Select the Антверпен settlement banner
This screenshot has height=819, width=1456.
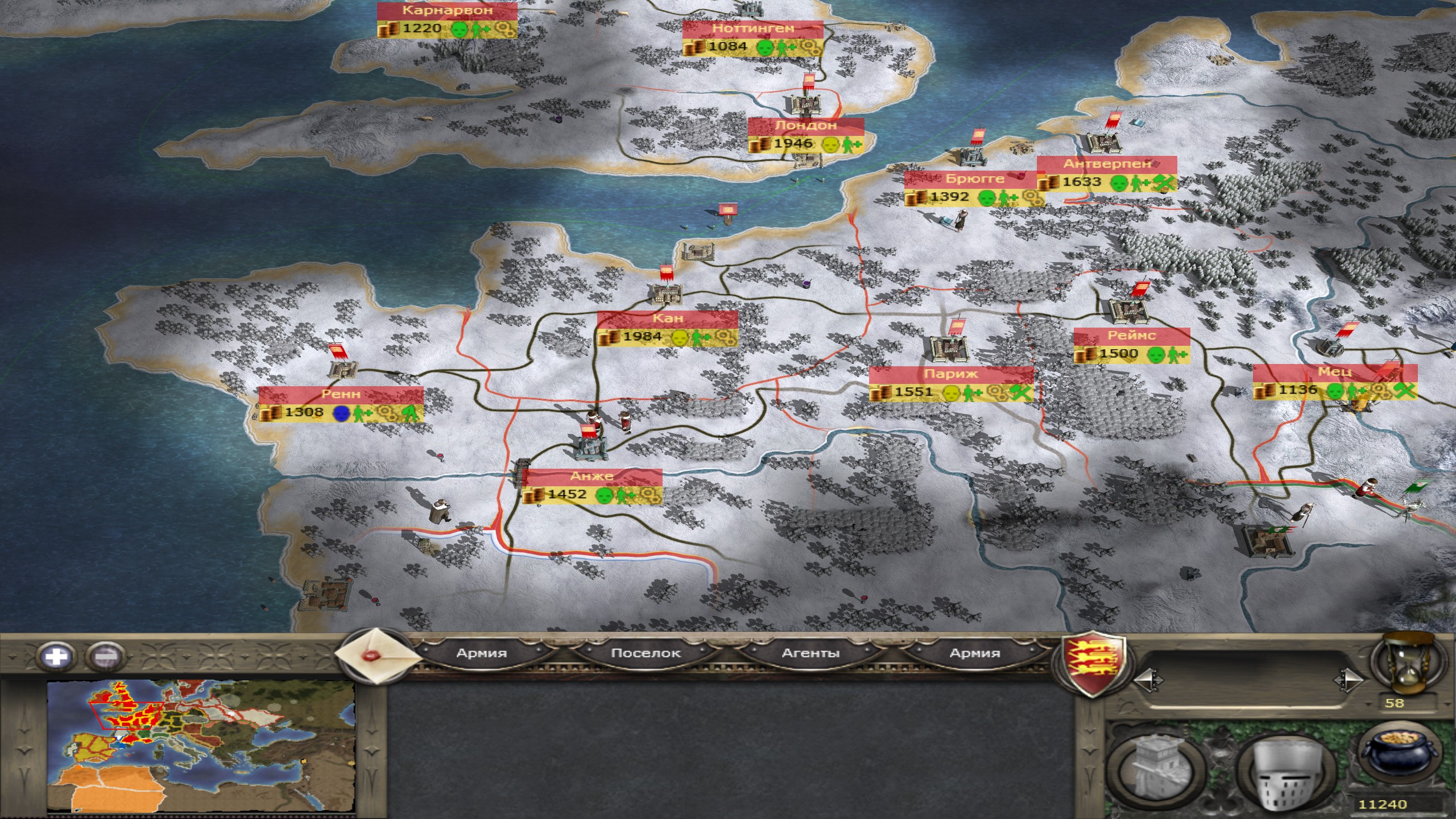1107,164
